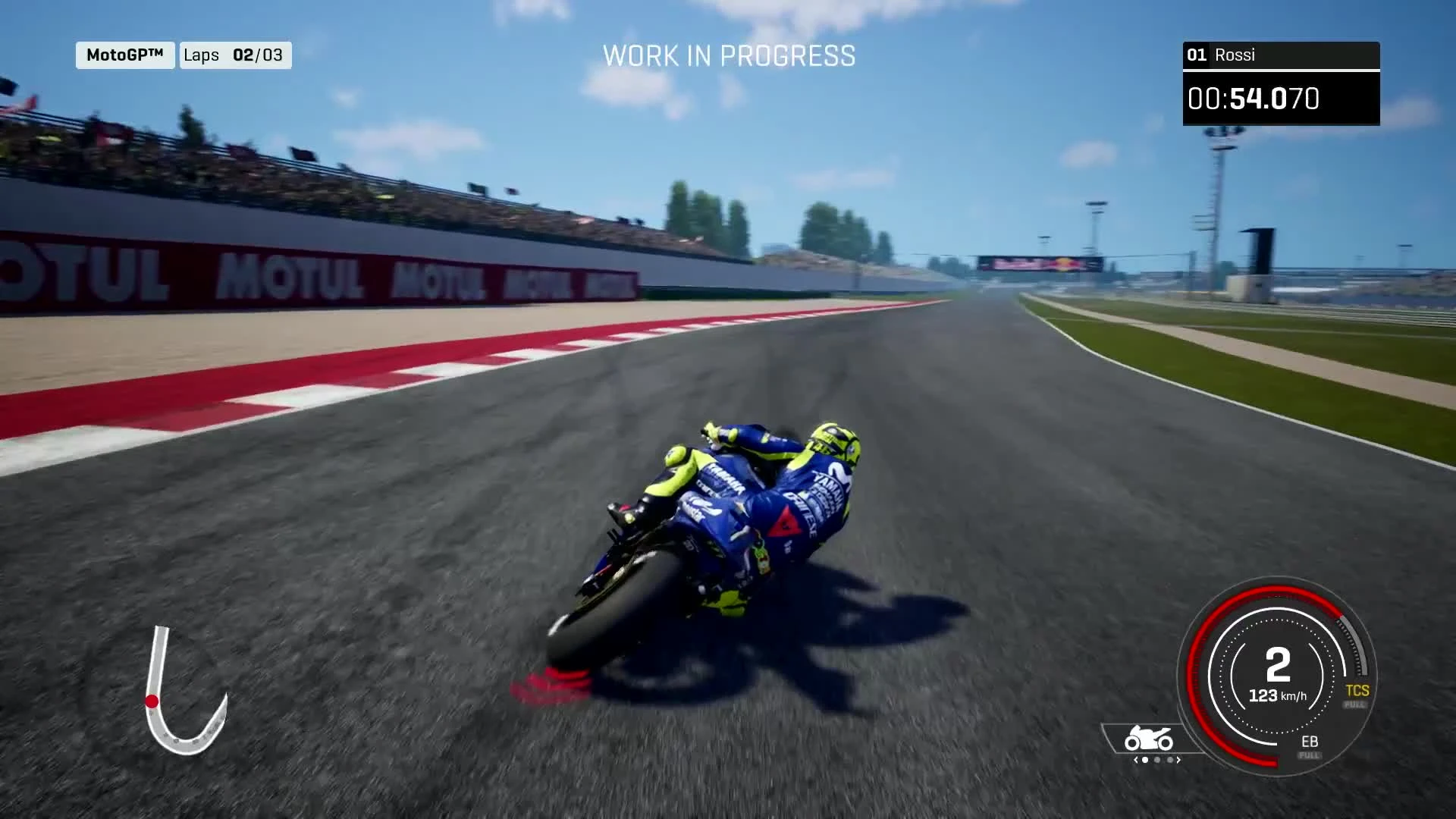Select the Laps 02/03 counter
This screenshot has height=819, width=1456.
(x=234, y=55)
